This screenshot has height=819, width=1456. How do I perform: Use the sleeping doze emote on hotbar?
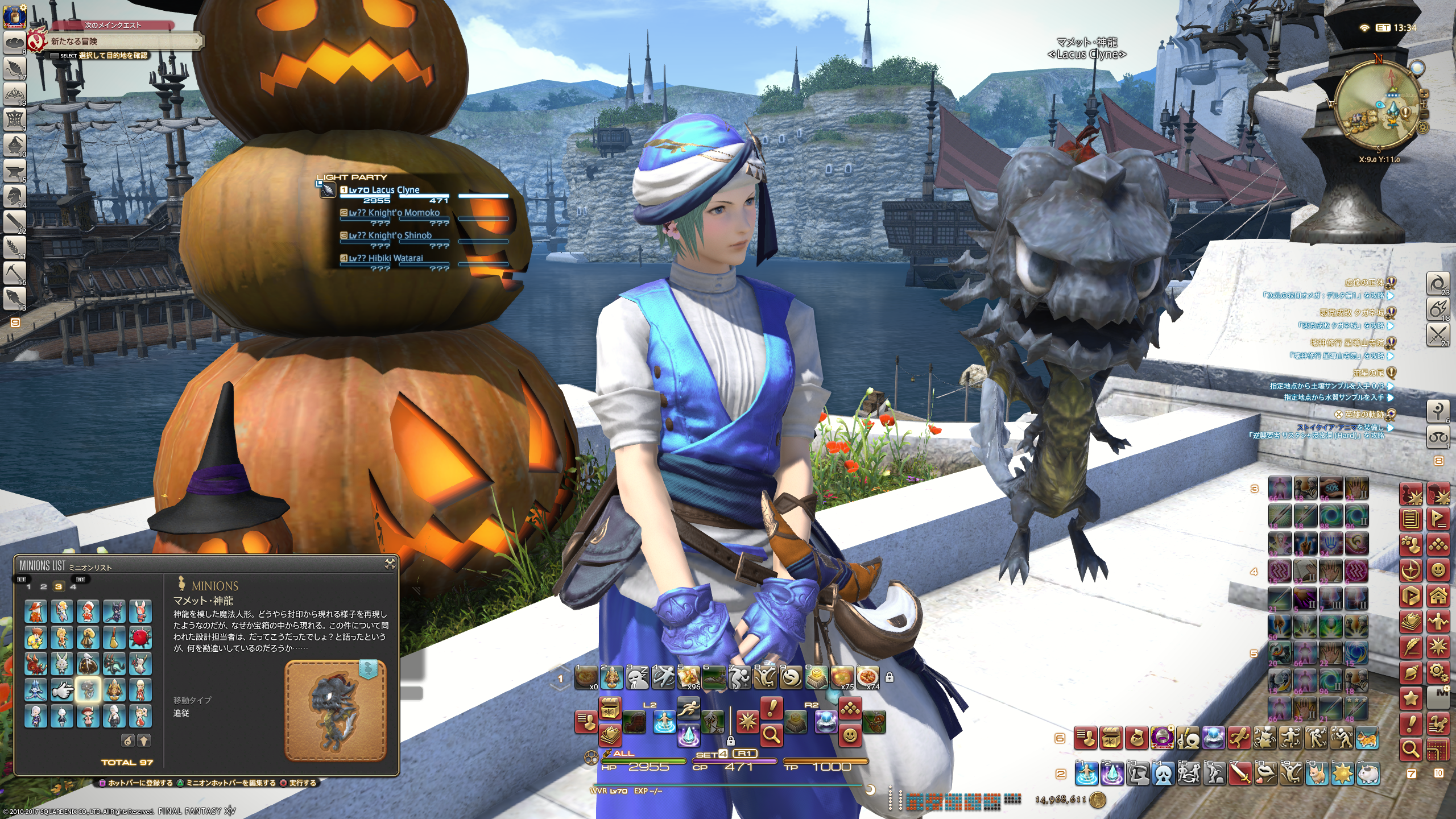click(x=638, y=677)
